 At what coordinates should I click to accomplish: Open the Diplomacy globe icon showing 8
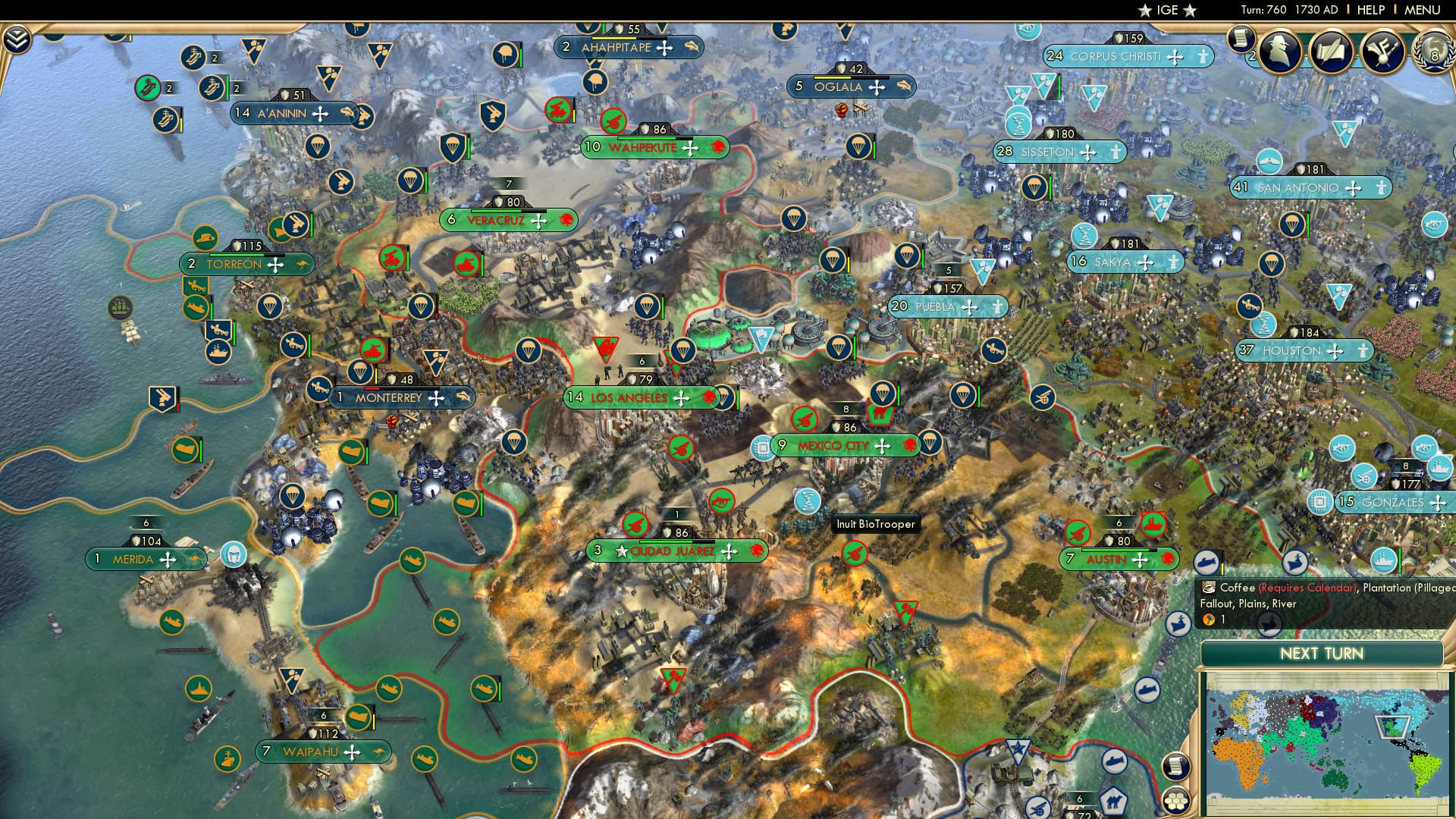(1436, 55)
